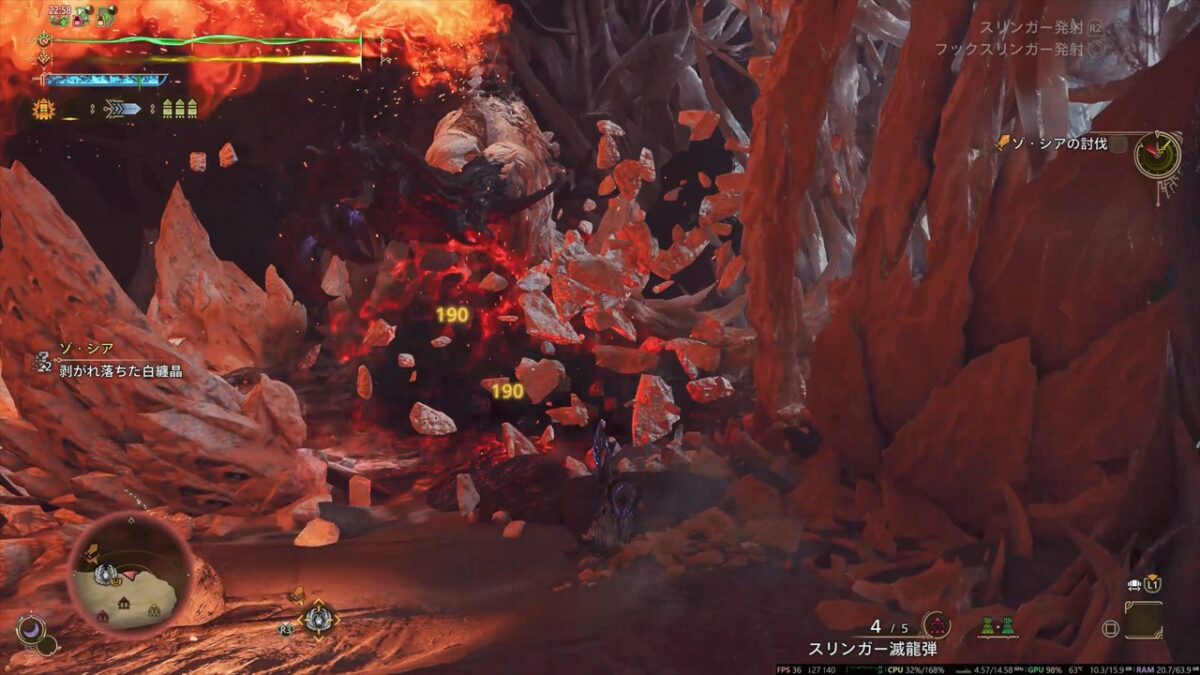Select the monster target lock-on icon
The image size is (1200, 675).
(318, 619)
